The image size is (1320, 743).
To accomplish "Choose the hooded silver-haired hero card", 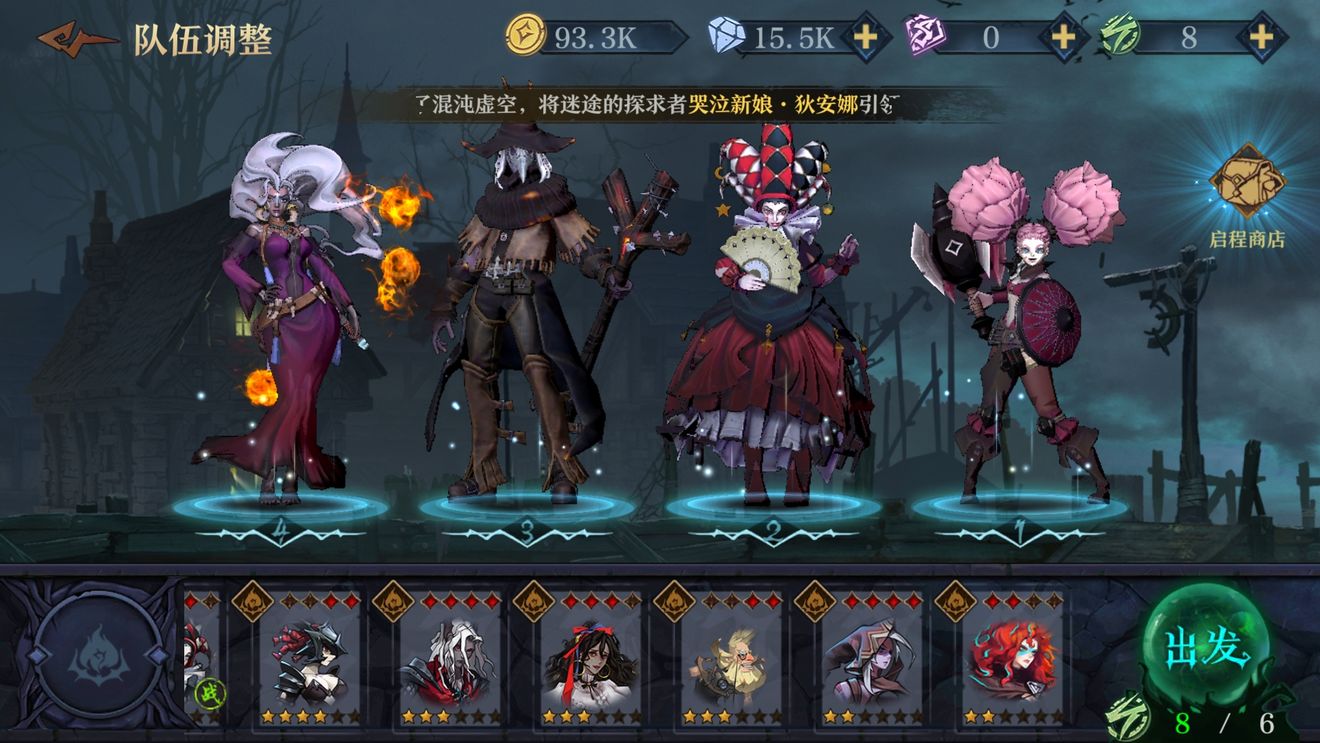I will pos(871,658).
